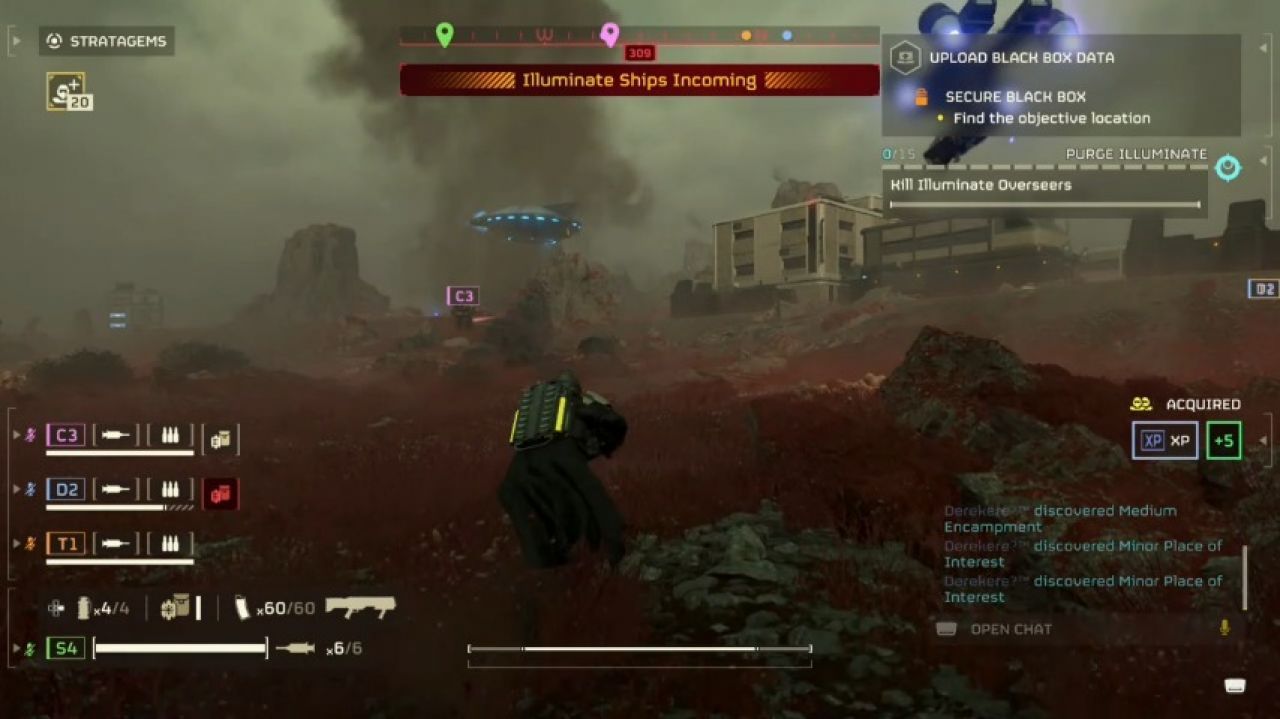Click the green compass waypoint marker
The height and width of the screenshot is (719, 1280).
pos(445,35)
